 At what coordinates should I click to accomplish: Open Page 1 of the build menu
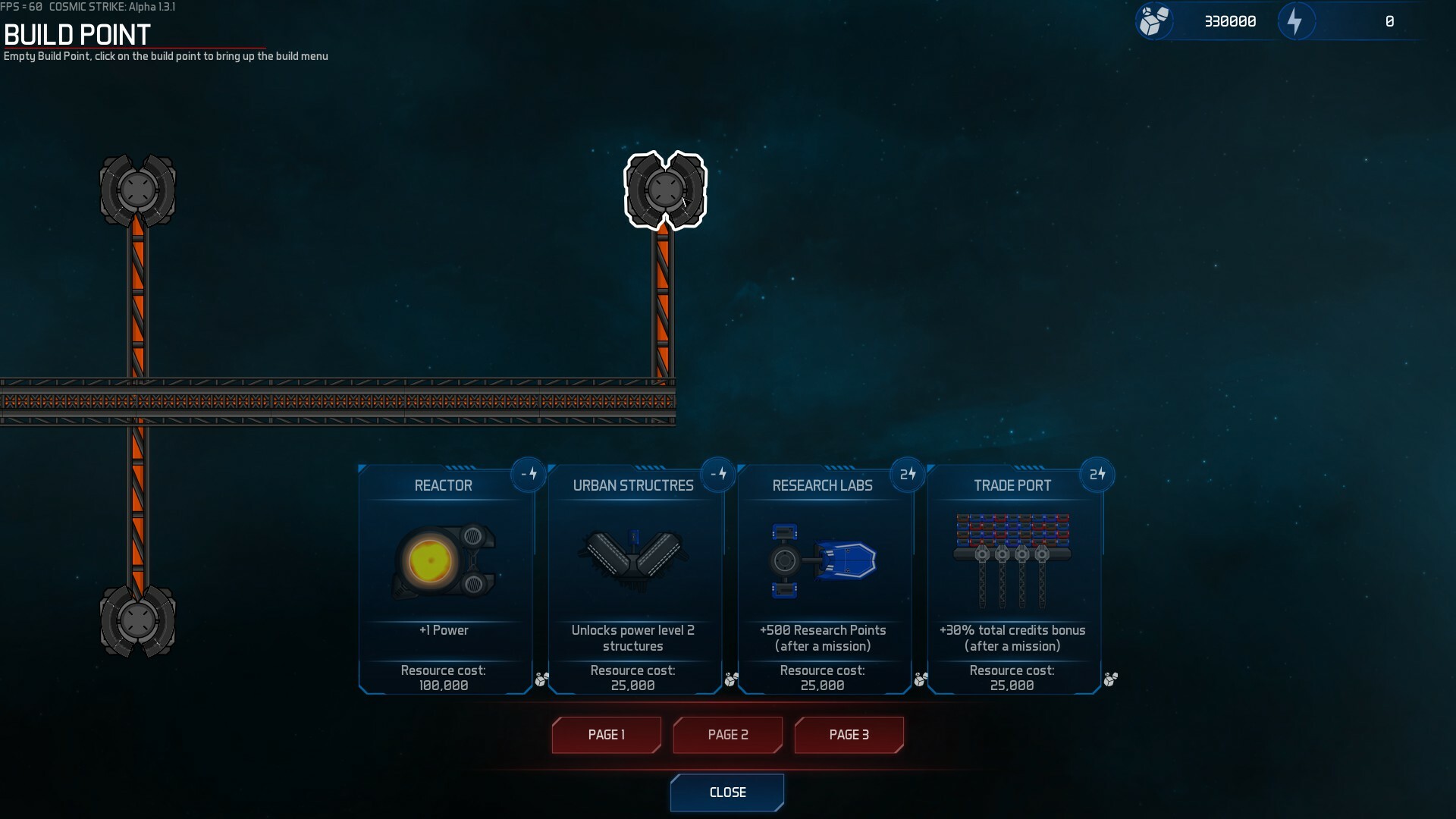click(606, 735)
